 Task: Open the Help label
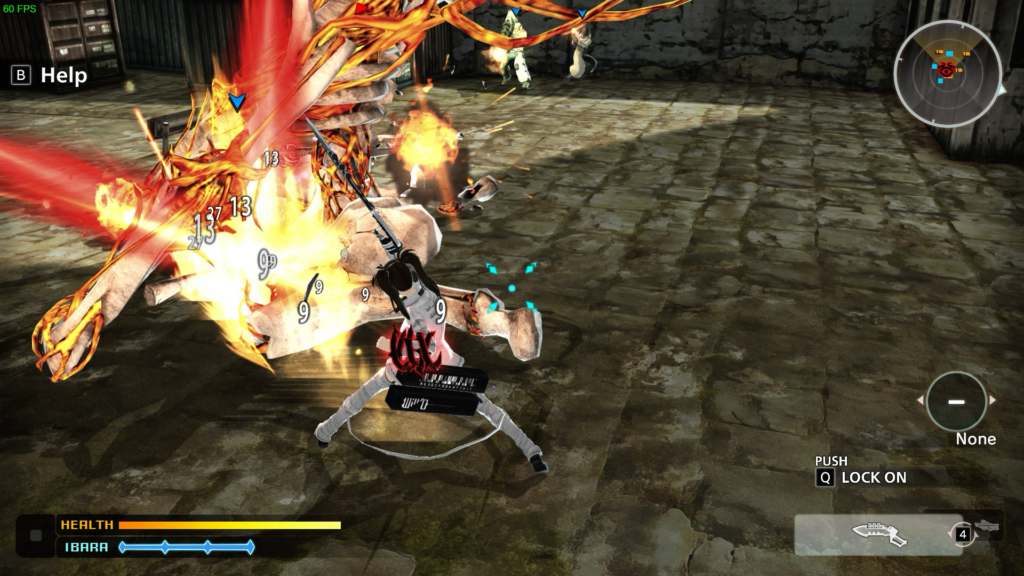pyautogui.click(x=63, y=75)
